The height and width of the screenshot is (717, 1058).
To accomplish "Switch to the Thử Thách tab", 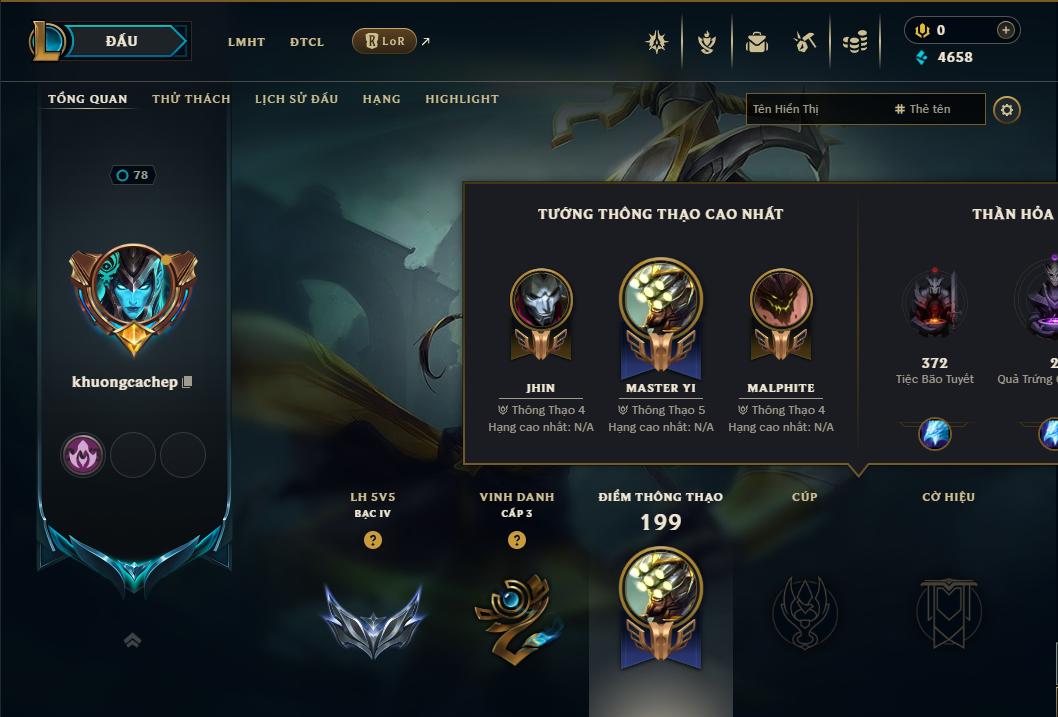I will [191, 99].
